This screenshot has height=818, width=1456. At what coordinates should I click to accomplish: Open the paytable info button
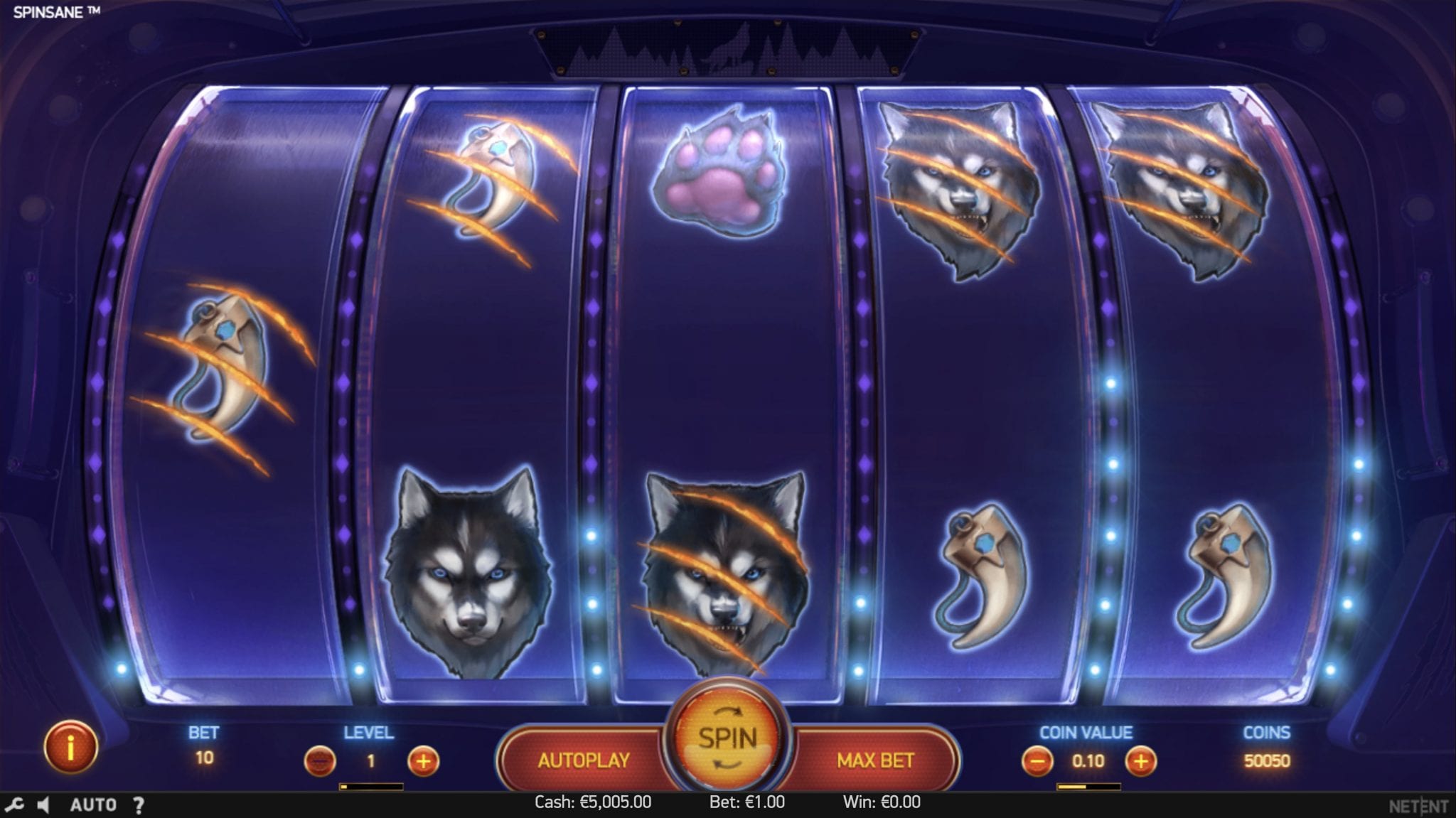70,748
